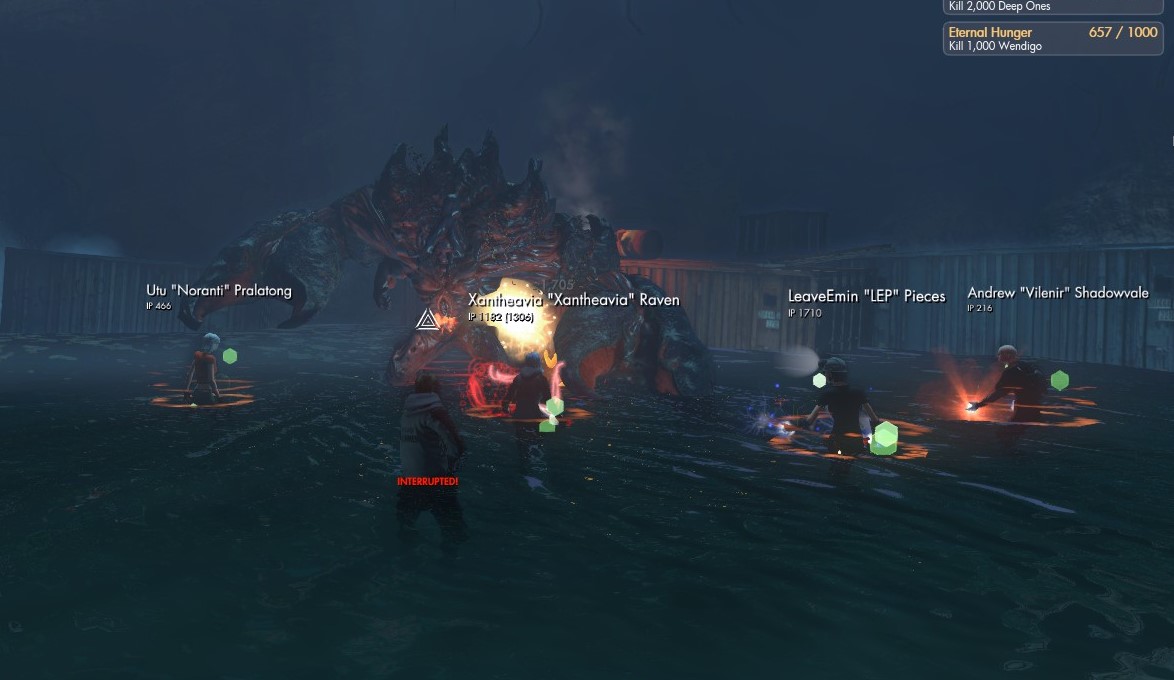Target the Utu "Noranti" Pralatong nameplate
This screenshot has height=680, width=1174.
point(219,291)
